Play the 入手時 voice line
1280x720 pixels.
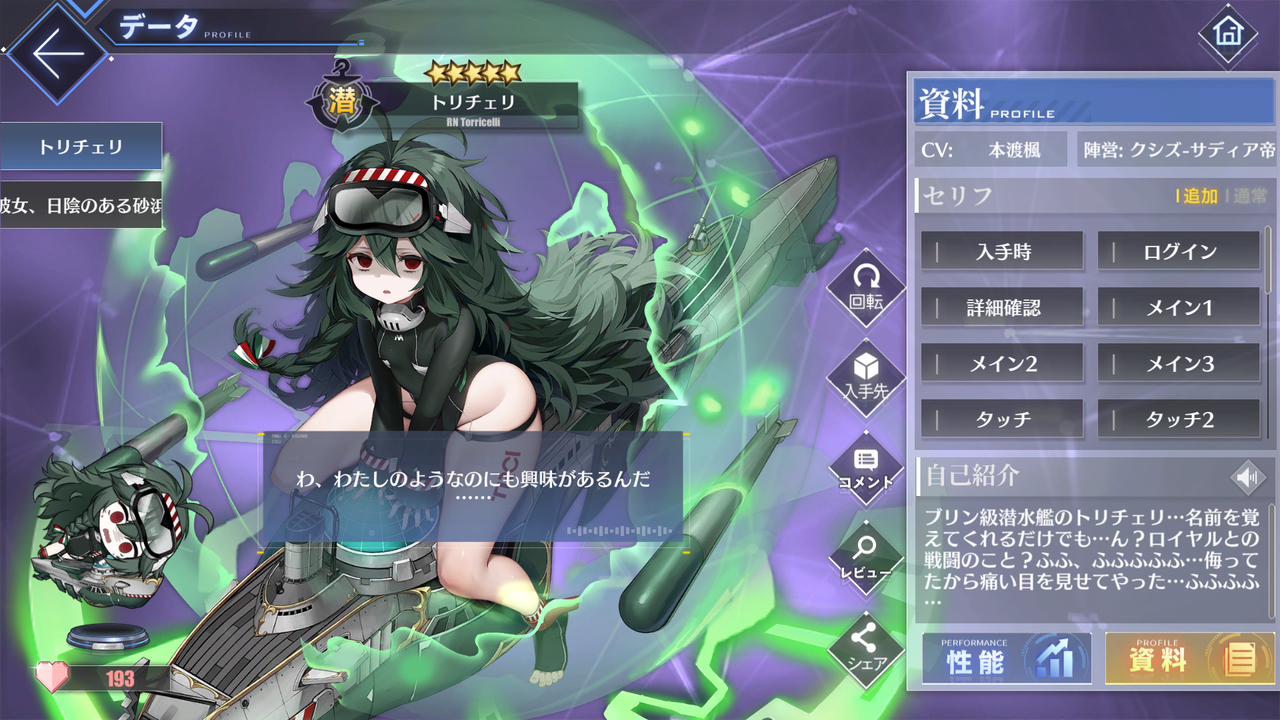[1001, 251]
